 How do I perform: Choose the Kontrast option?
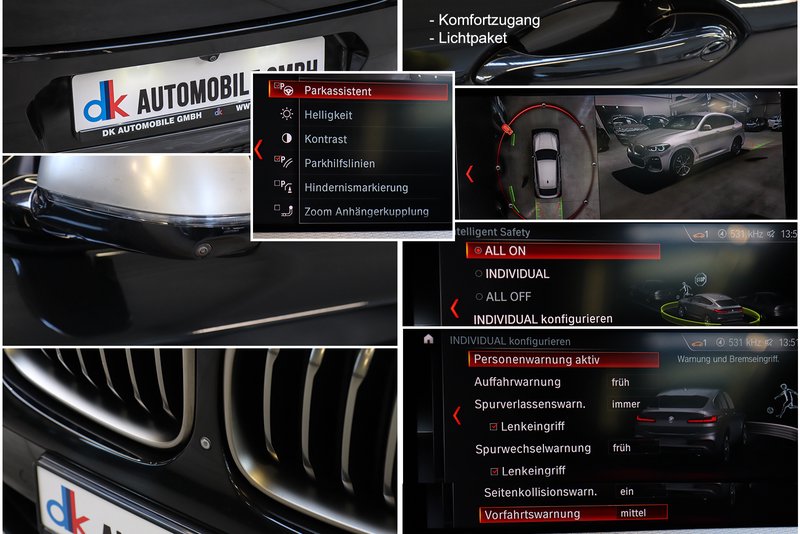tap(325, 139)
